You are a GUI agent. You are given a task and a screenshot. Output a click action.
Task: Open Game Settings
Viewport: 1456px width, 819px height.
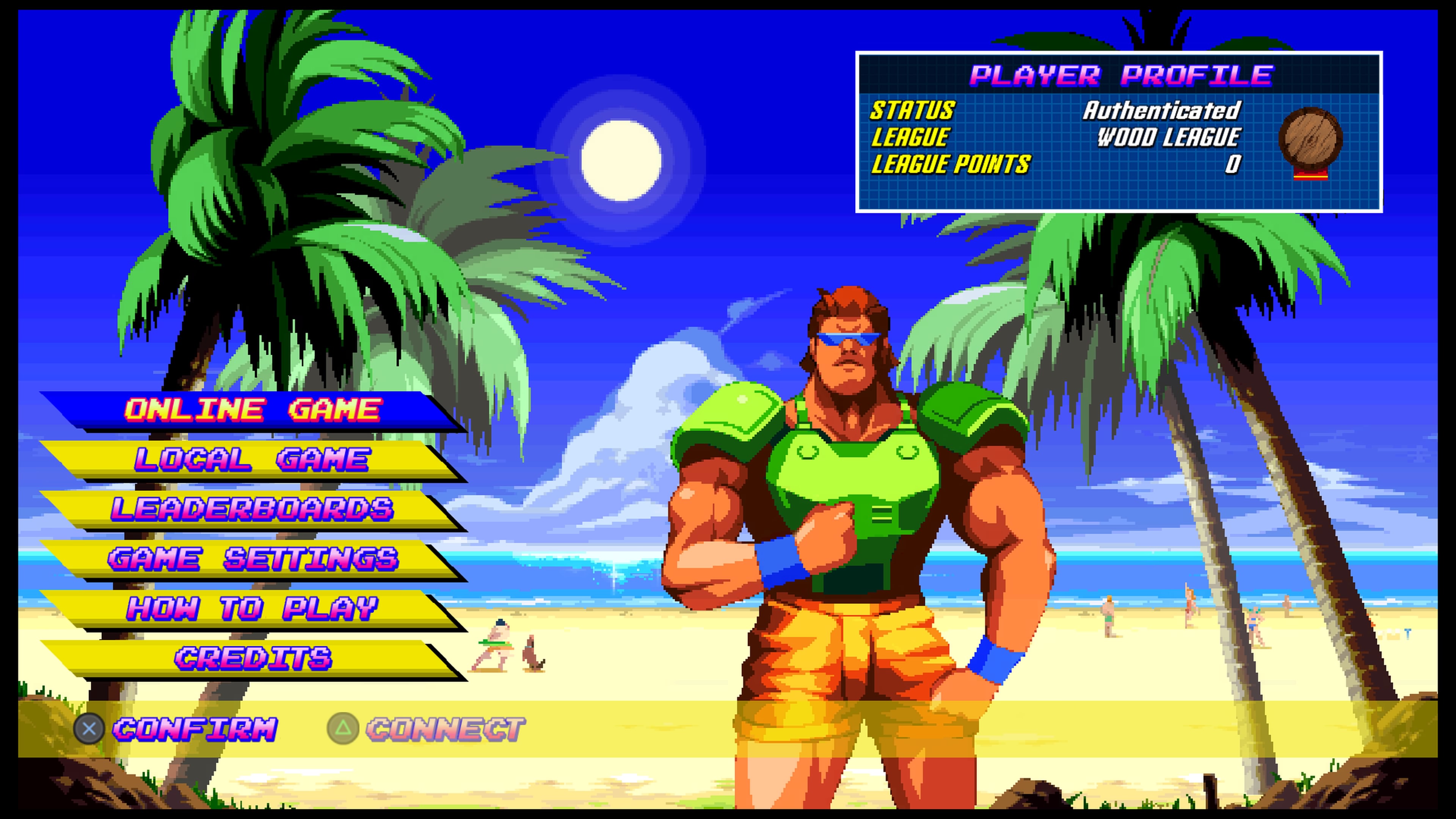(252, 559)
